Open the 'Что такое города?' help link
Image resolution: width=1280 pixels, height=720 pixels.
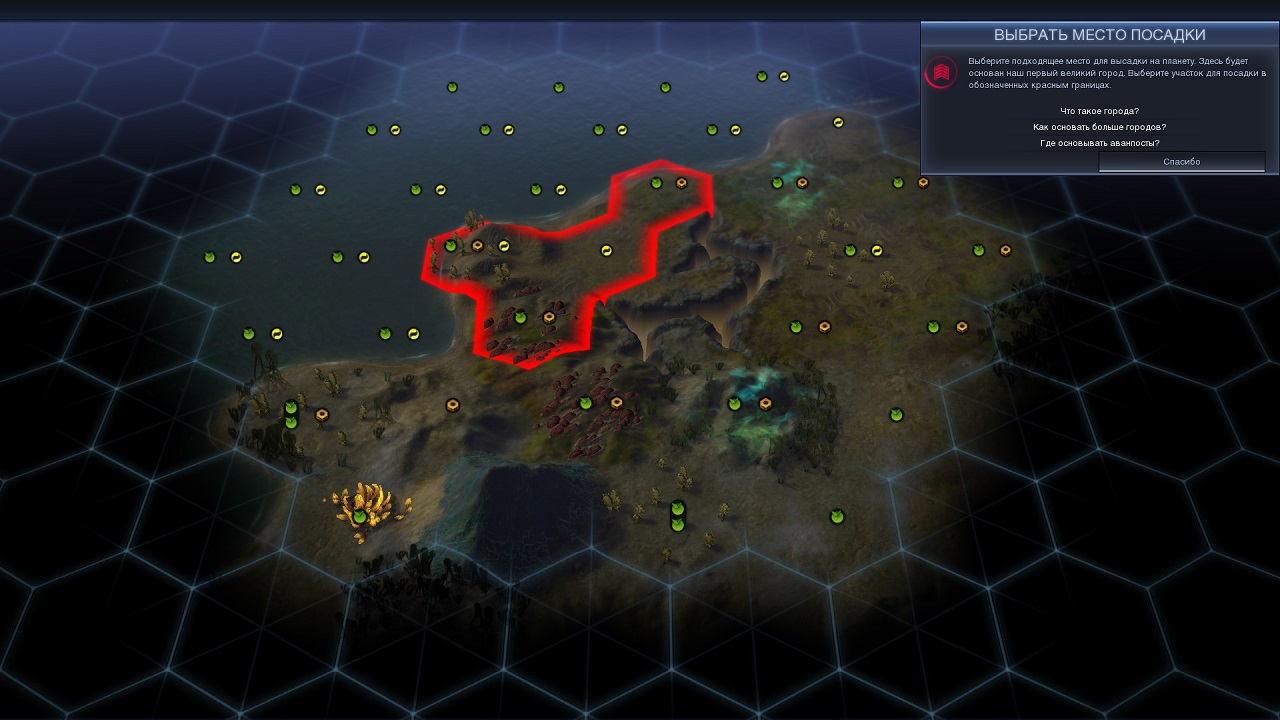pyautogui.click(x=1099, y=111)
